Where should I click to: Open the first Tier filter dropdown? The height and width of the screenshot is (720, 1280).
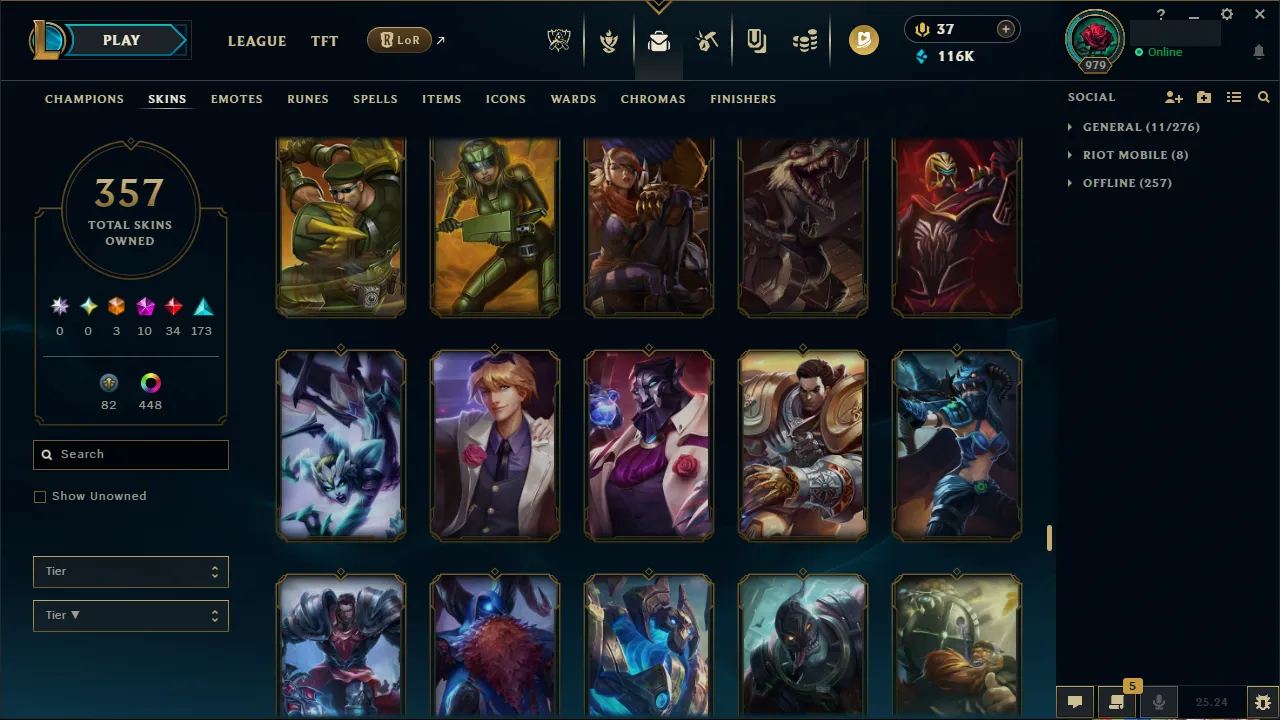[130, 571]
